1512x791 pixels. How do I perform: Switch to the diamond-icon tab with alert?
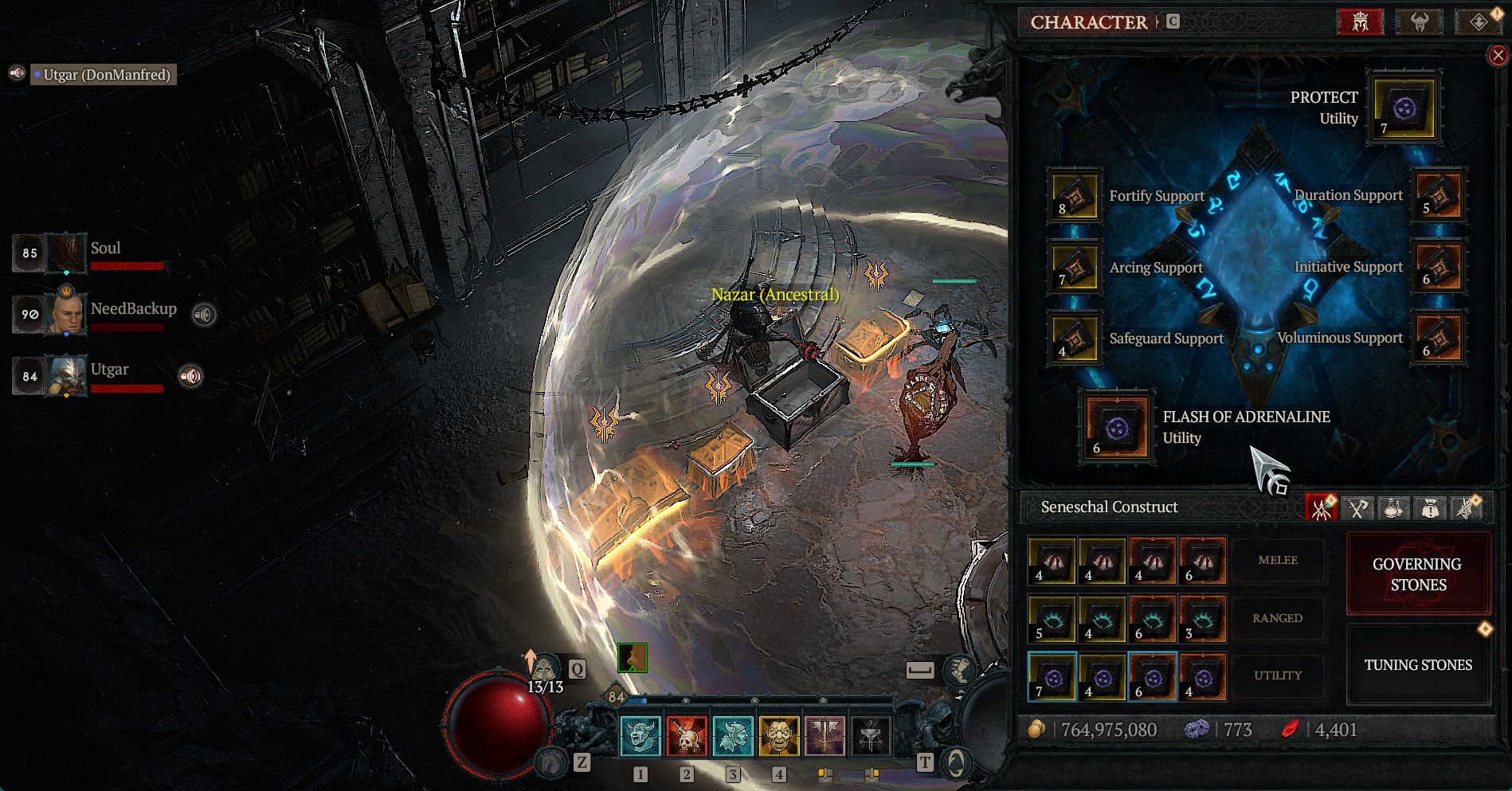coord(1478,22)
